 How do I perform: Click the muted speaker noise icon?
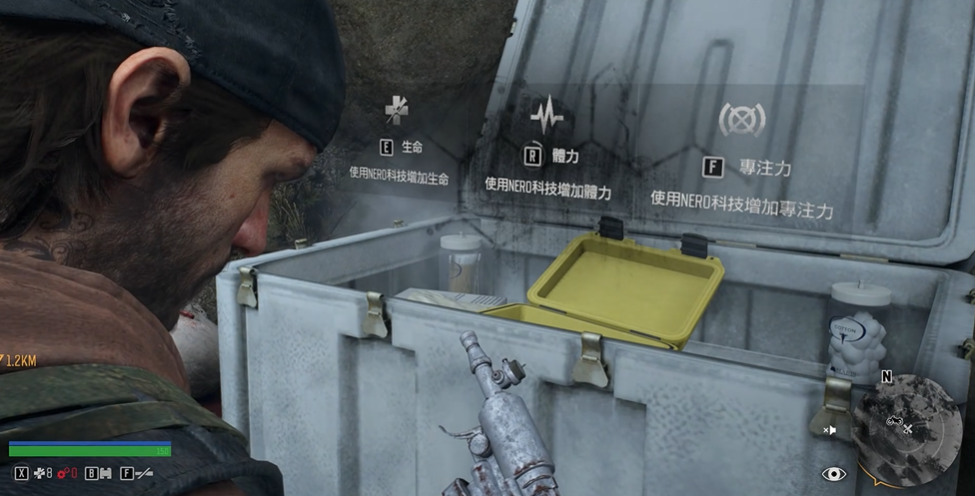829,430
